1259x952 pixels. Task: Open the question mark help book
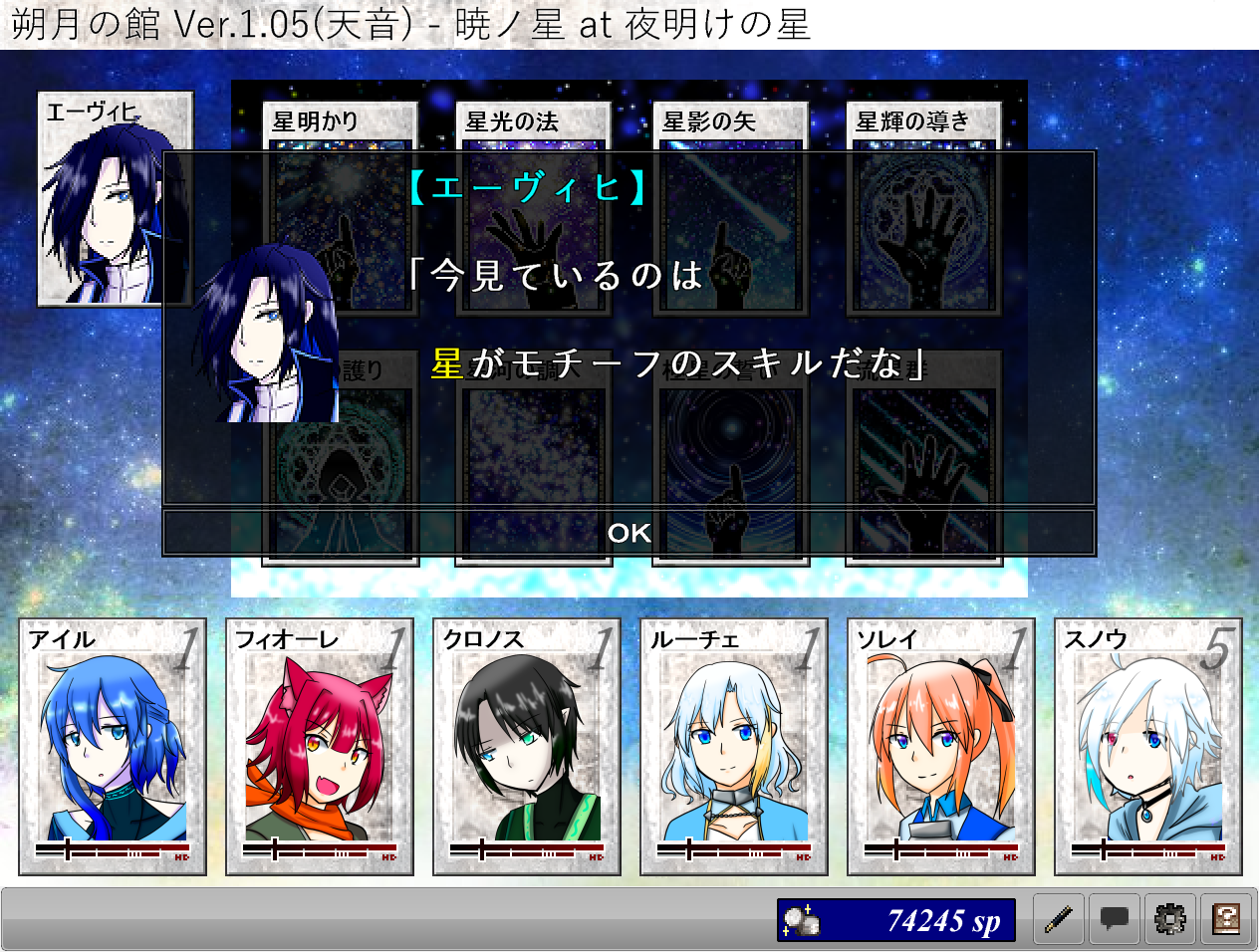pos(1226,919)
